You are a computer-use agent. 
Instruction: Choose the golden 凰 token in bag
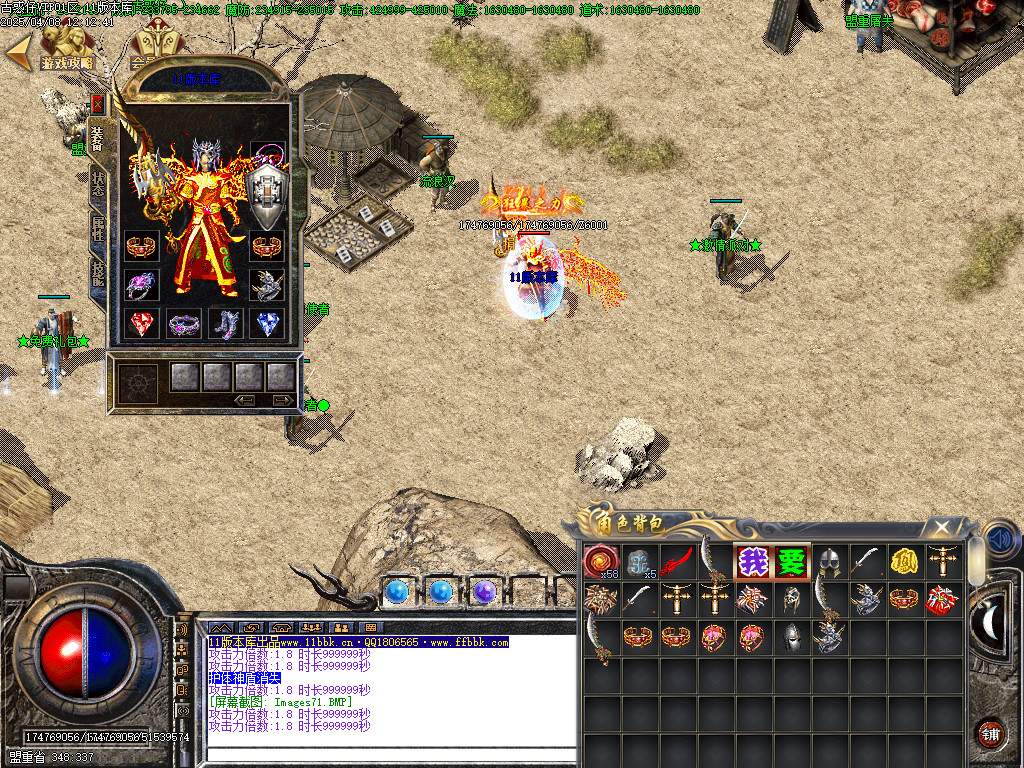(904, 562)
